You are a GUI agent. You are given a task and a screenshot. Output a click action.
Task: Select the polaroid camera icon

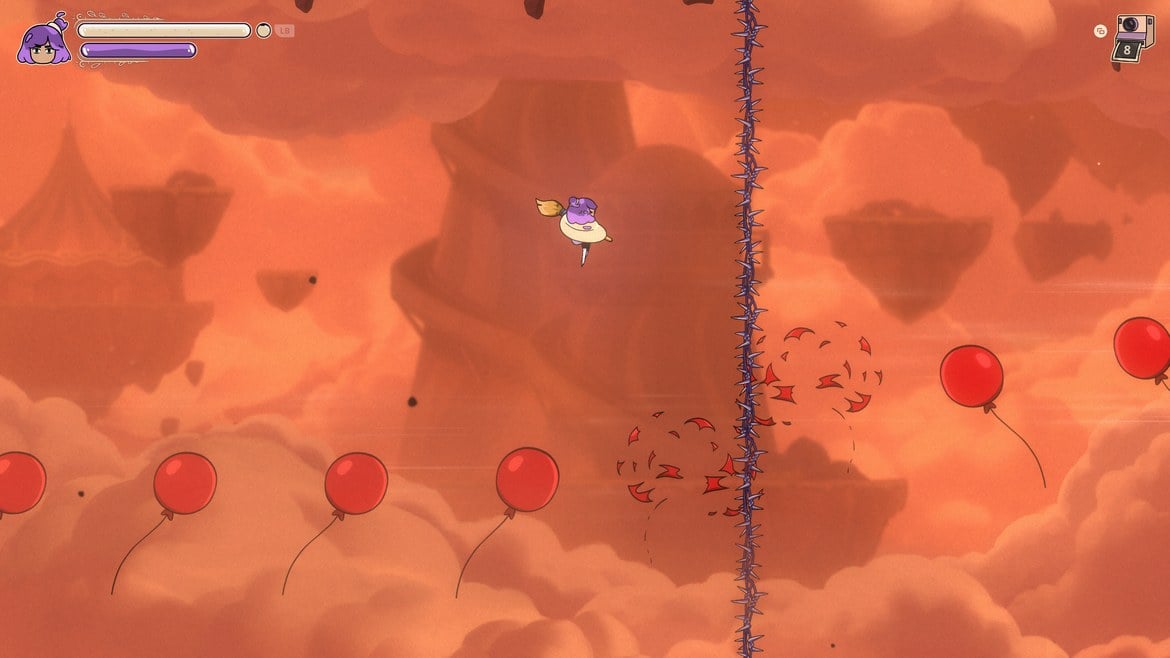(x=1133, y=36)
